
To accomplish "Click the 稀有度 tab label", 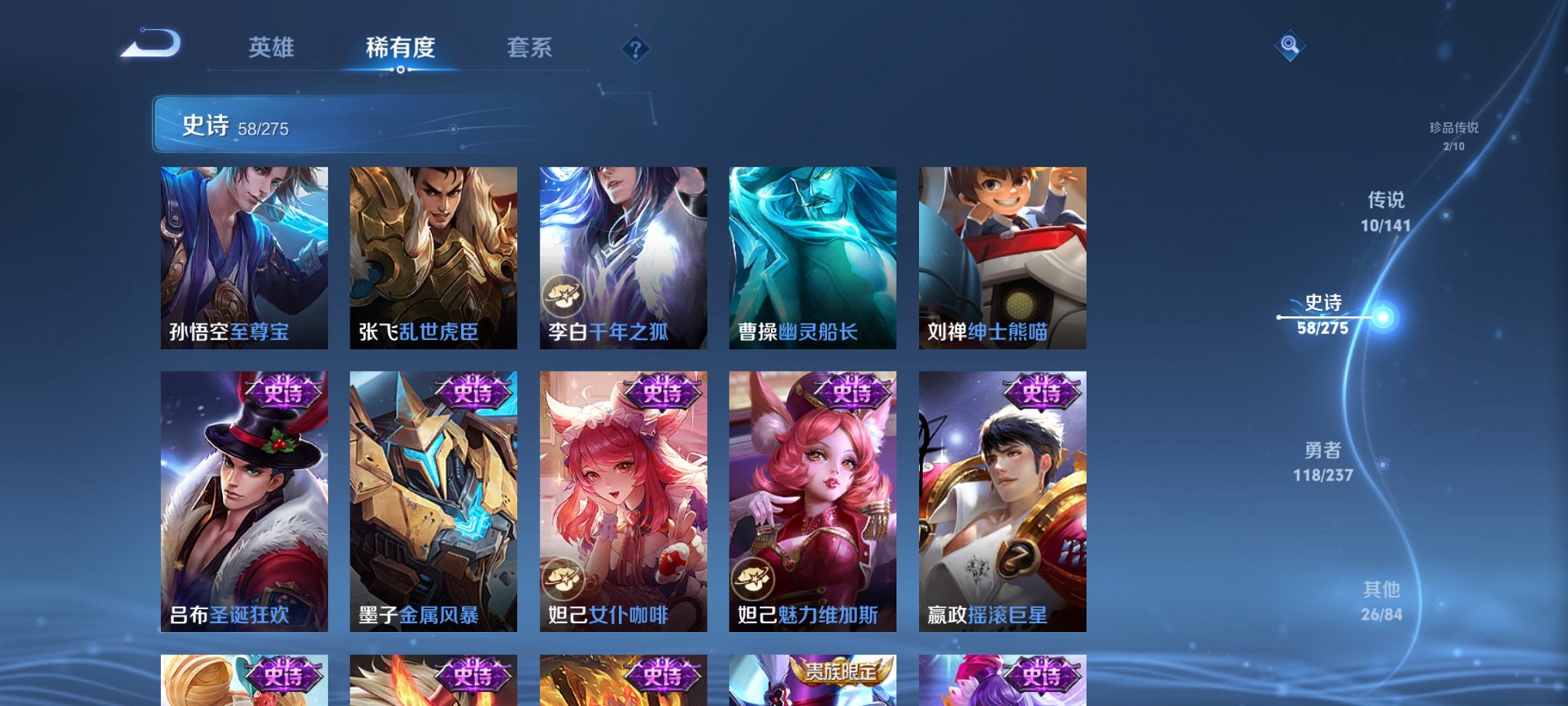I will click(401, 47).
